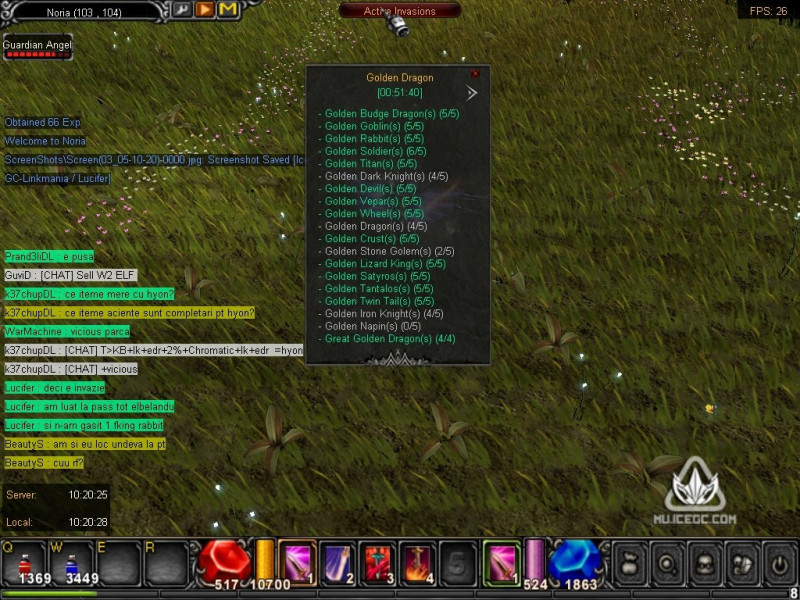Open the character helmet icon
The height and width of the screenshot is (600, 800).
click(703, 562)
